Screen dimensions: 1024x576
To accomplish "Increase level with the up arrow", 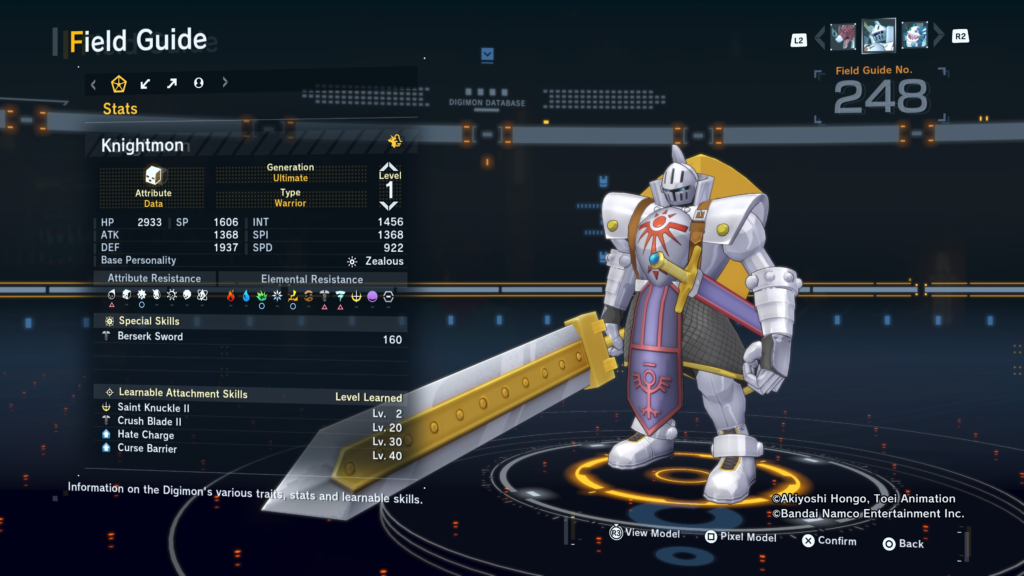I will coord(389,170).
